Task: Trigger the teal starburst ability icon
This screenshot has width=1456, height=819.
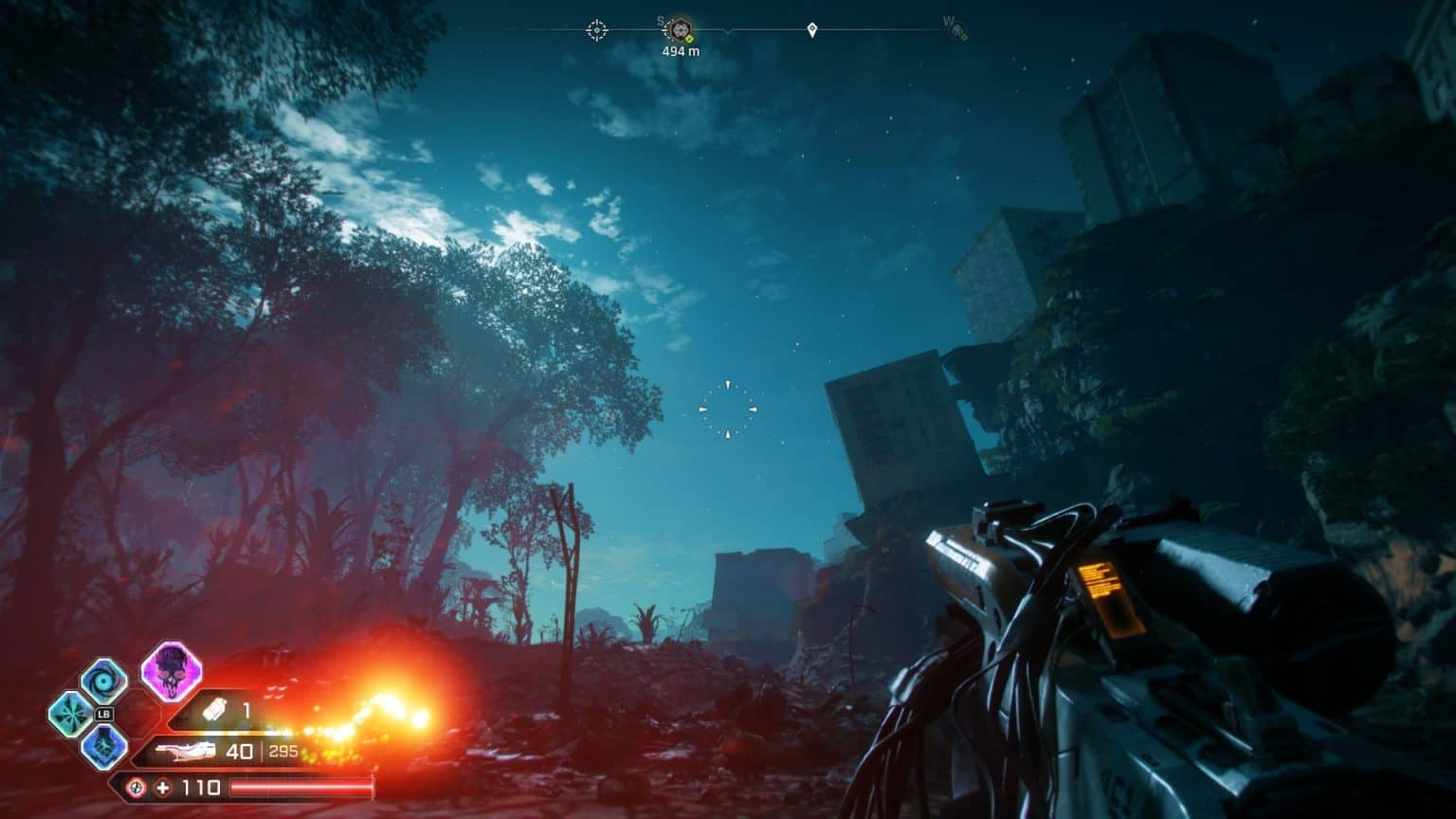Action: [70, 712]
